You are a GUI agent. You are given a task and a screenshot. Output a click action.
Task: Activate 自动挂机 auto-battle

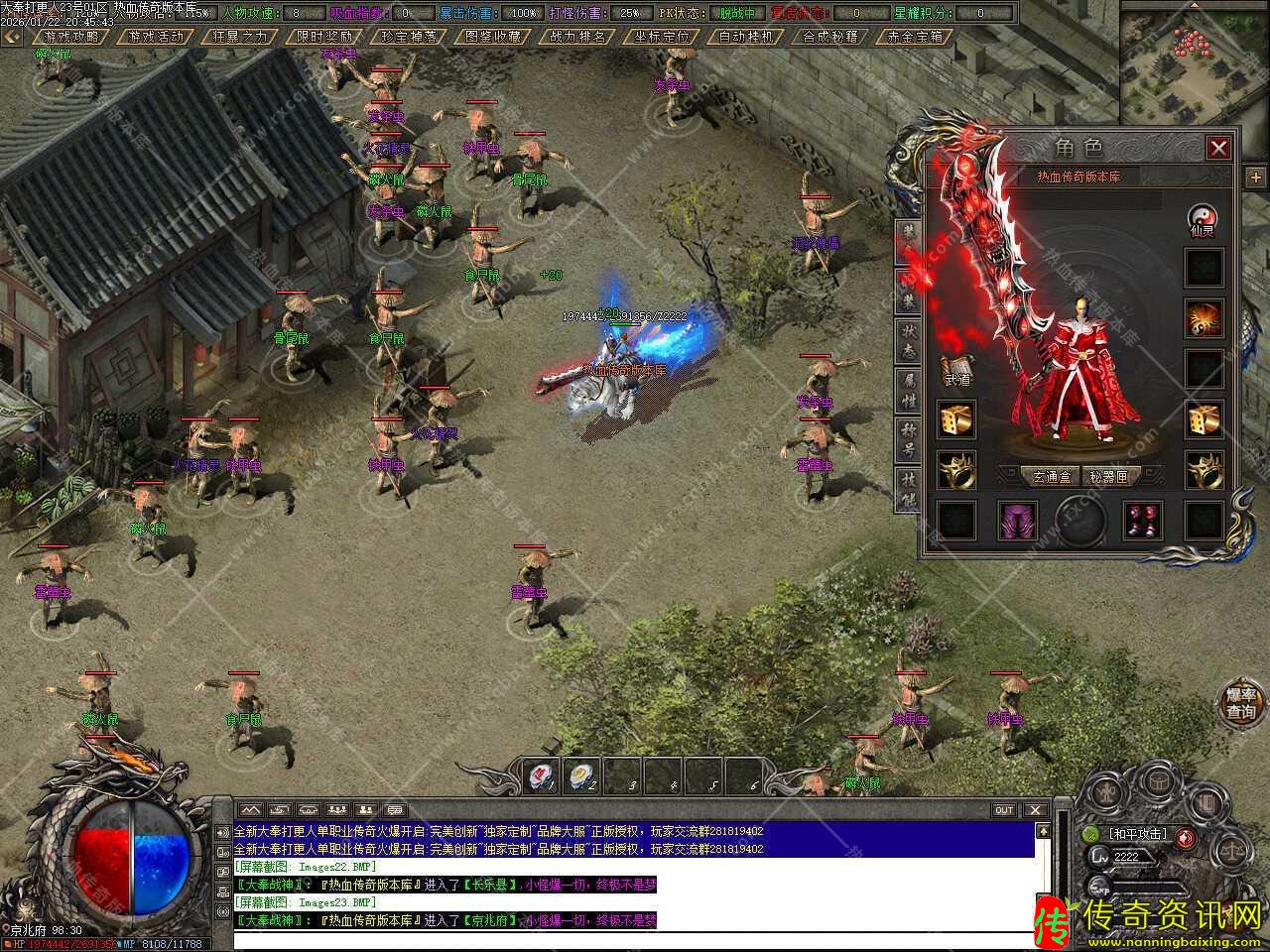pos(745,37)
